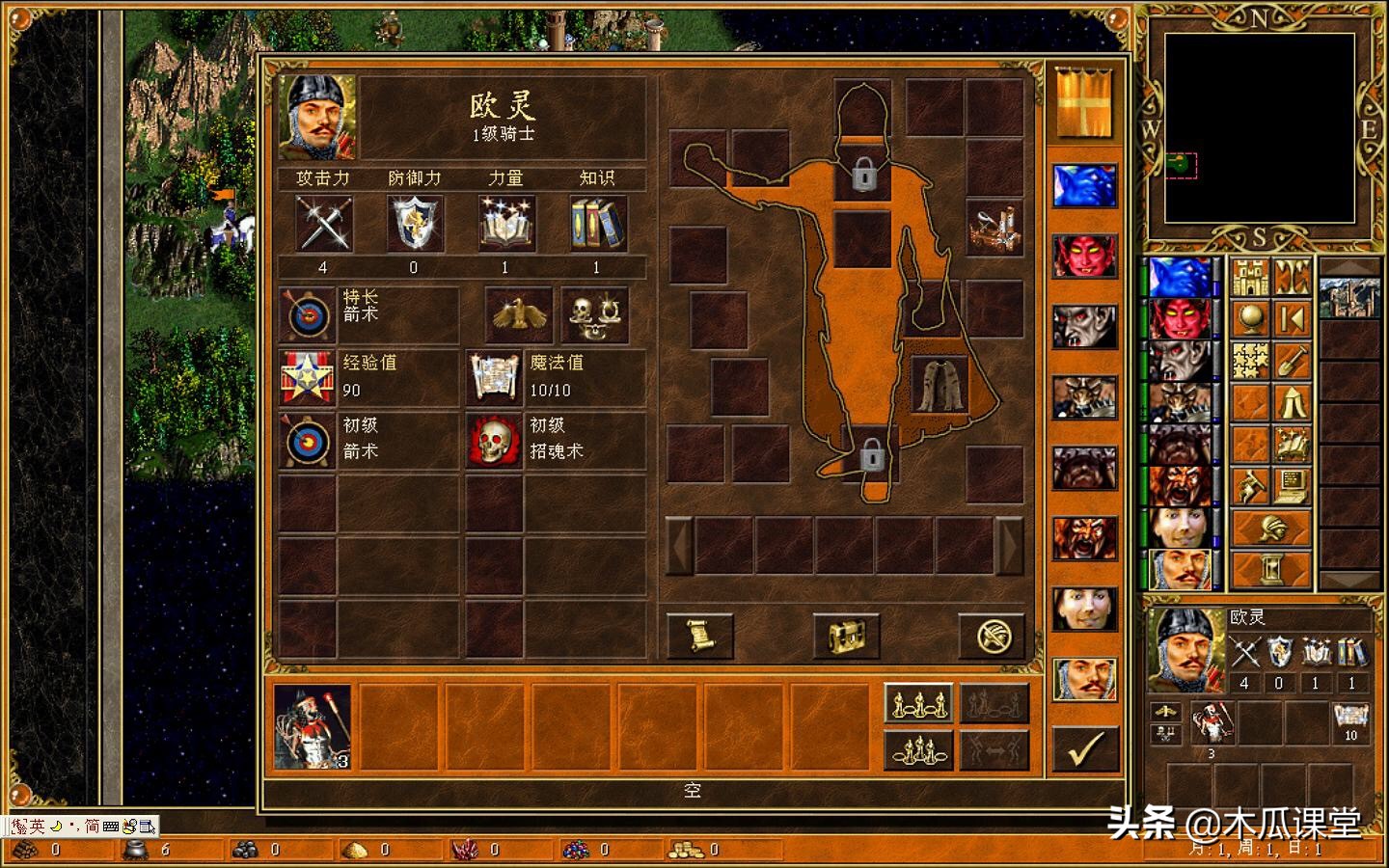Open the puzzle map button

click(x=1250, y=361)
